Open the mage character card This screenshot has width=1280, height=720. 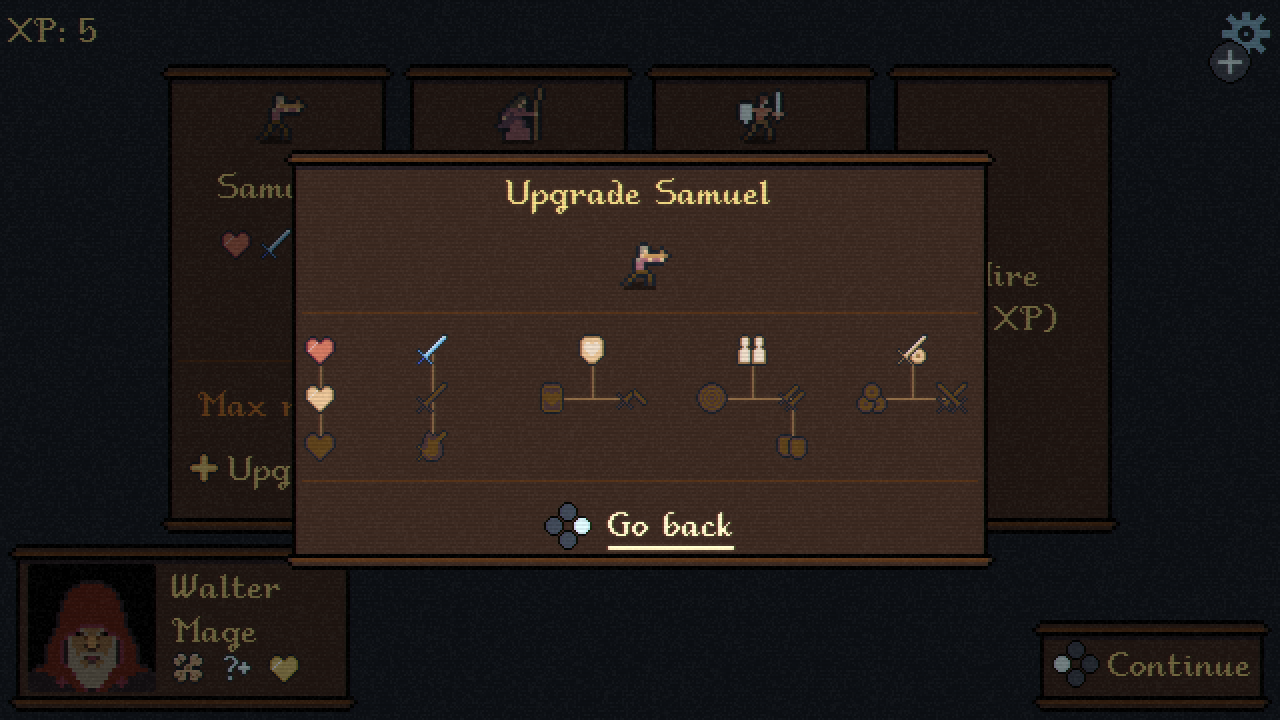[x=520, y=115]
